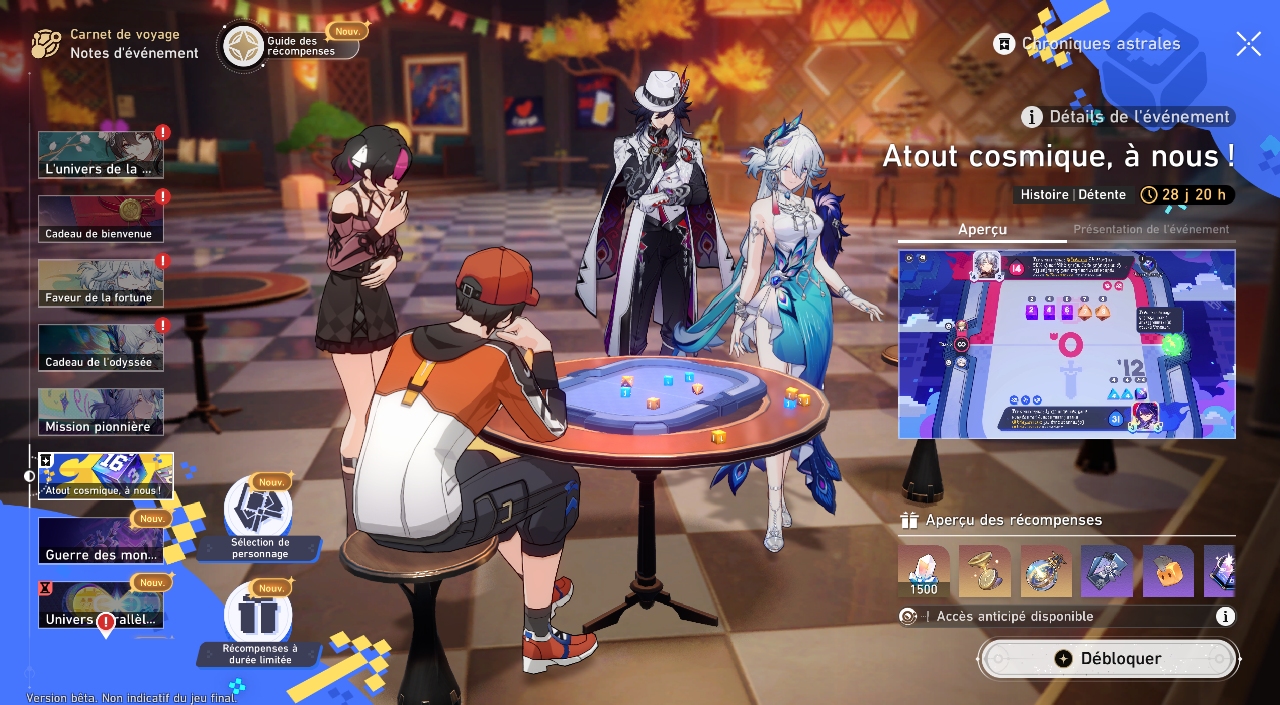
Task: Open Chroniques astrales
Action: point(1087,44)
